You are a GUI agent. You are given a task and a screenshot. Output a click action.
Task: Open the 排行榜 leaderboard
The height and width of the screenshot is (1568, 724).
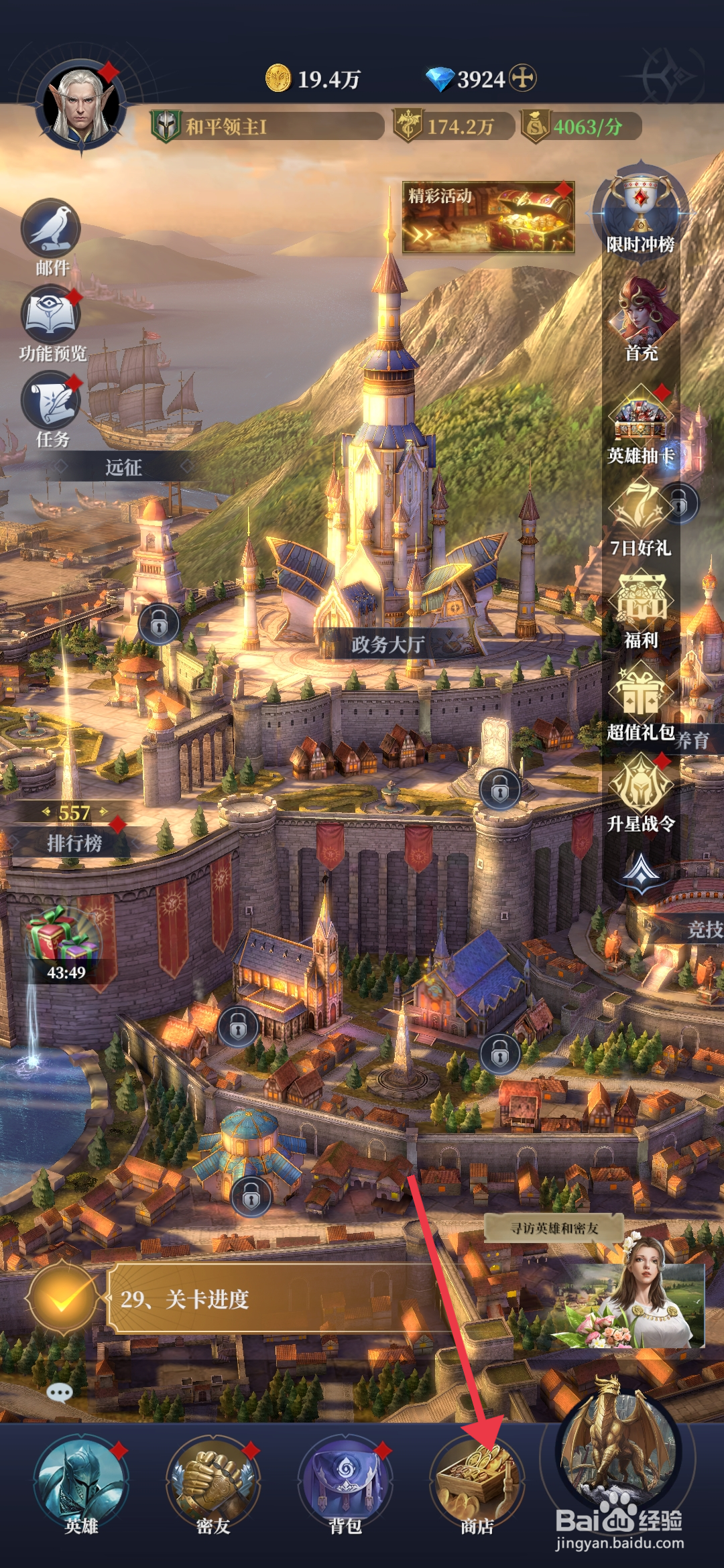(x=74, y=843)
